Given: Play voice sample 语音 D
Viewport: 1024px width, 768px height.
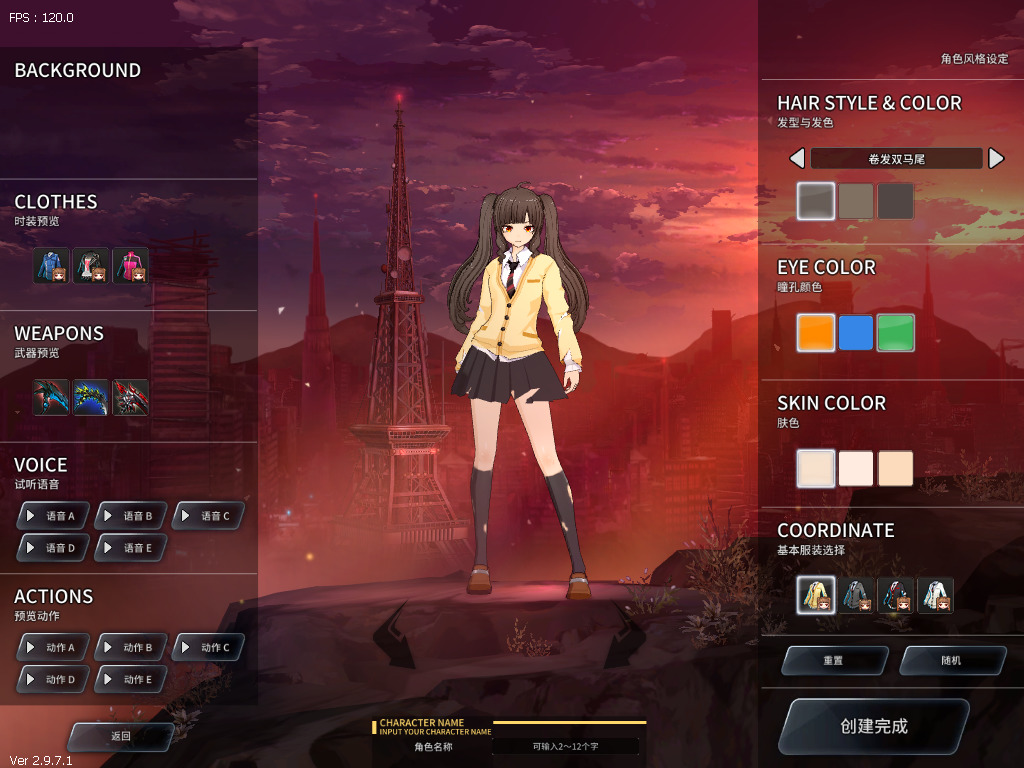Looking at the screenshot, I should (53, 548).
